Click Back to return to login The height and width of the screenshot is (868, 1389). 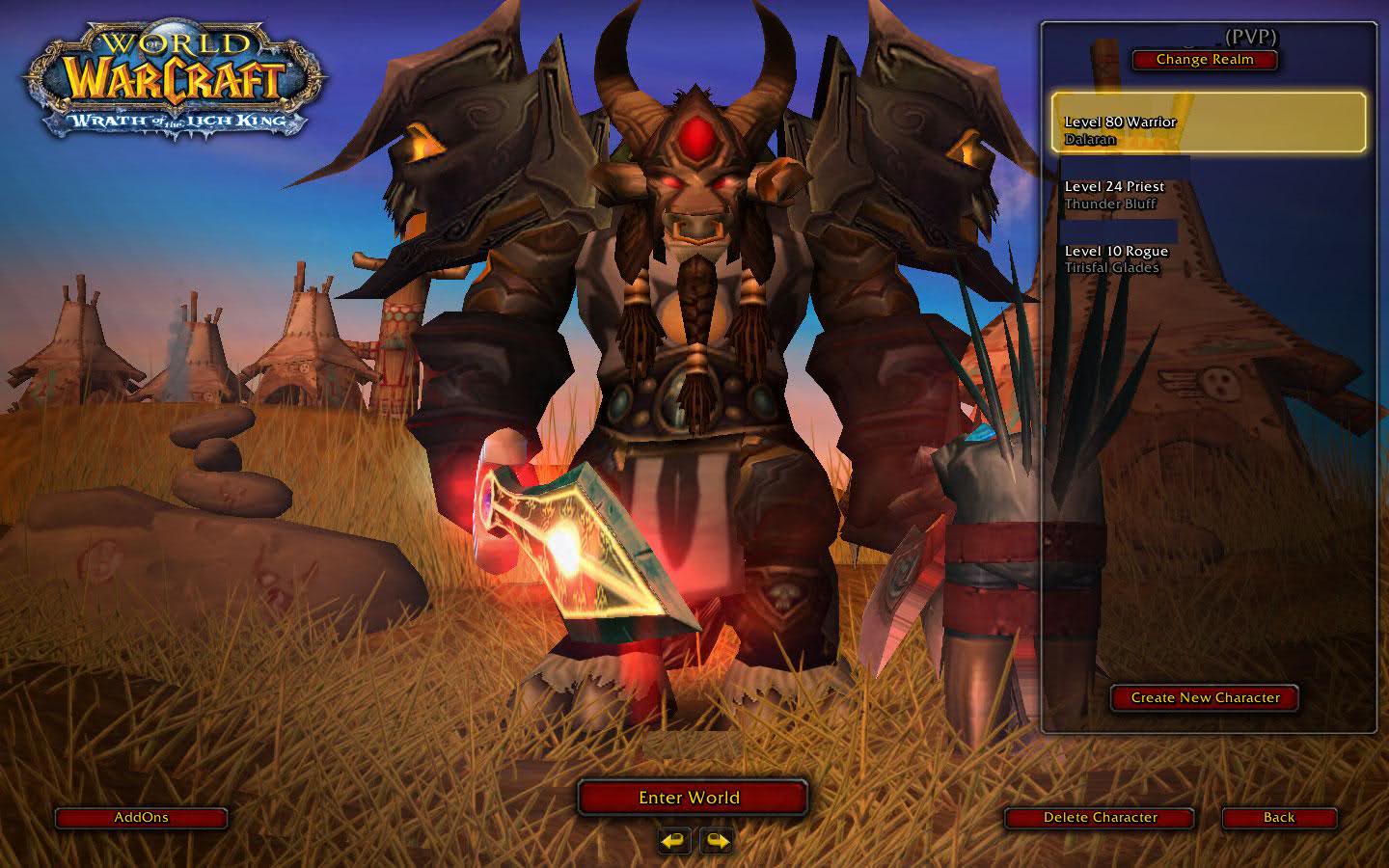point(1278,818)
